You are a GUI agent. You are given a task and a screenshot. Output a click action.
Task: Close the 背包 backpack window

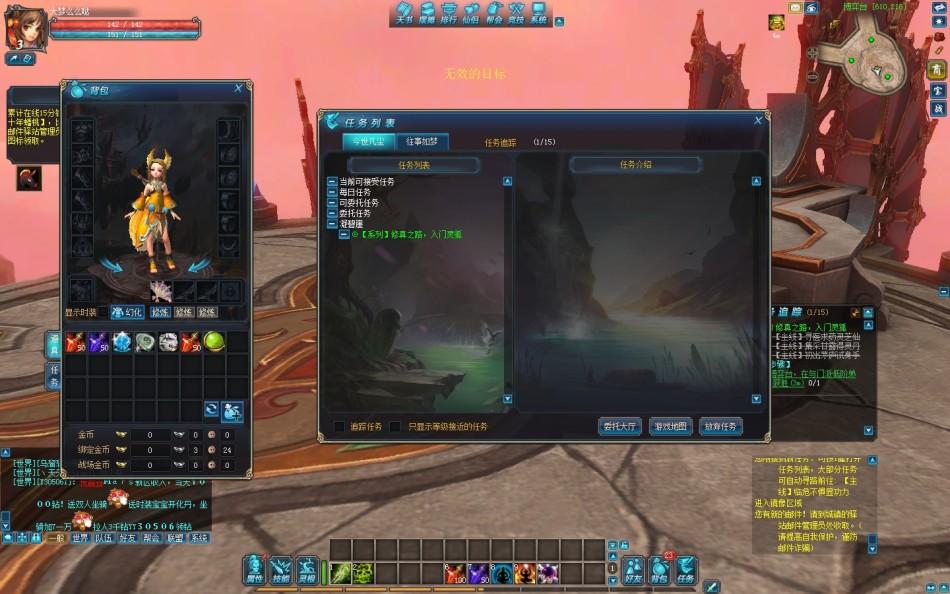click(238, 88)
